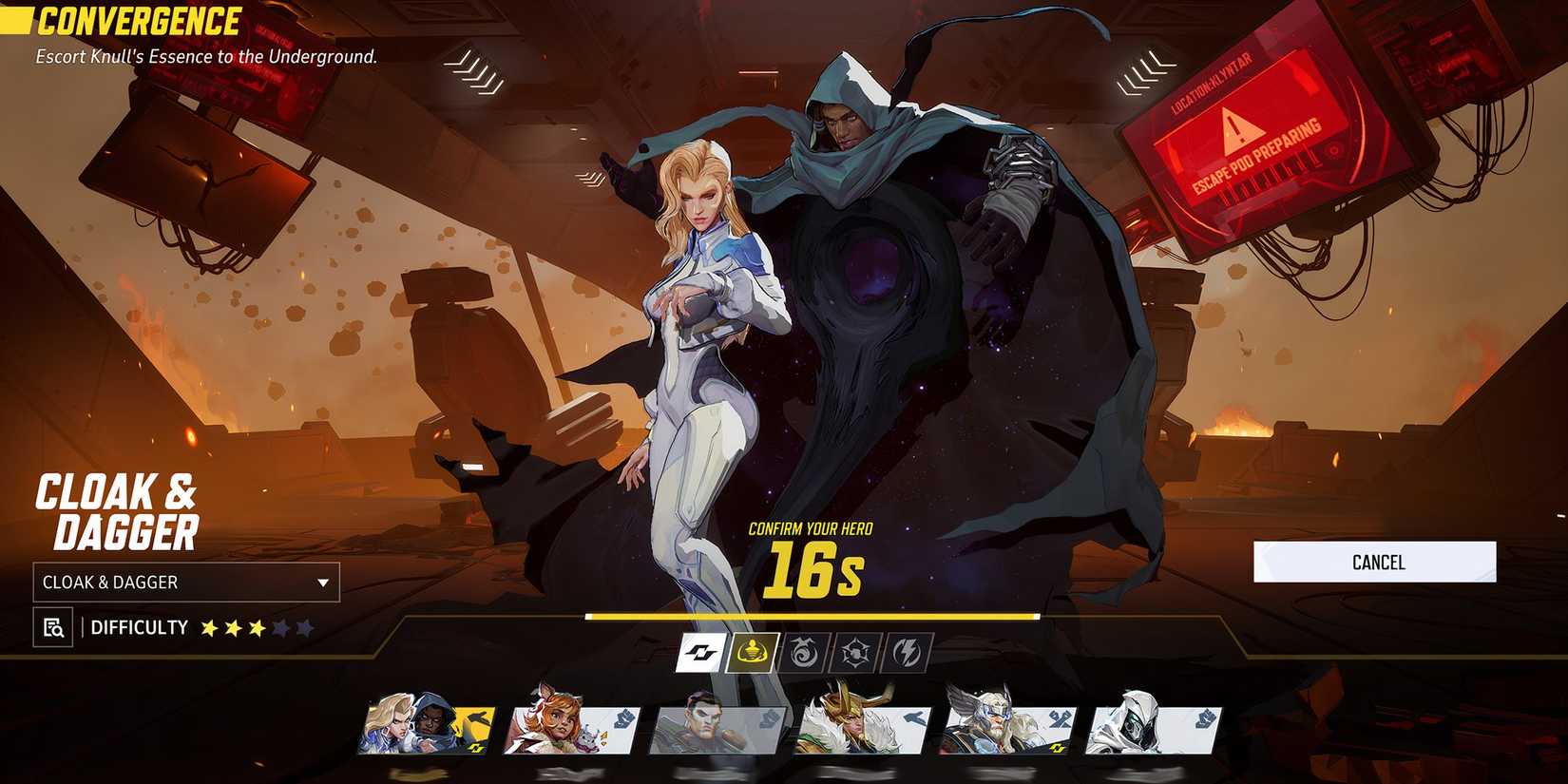Expand the dropdown arrow next to hero name

323,583
